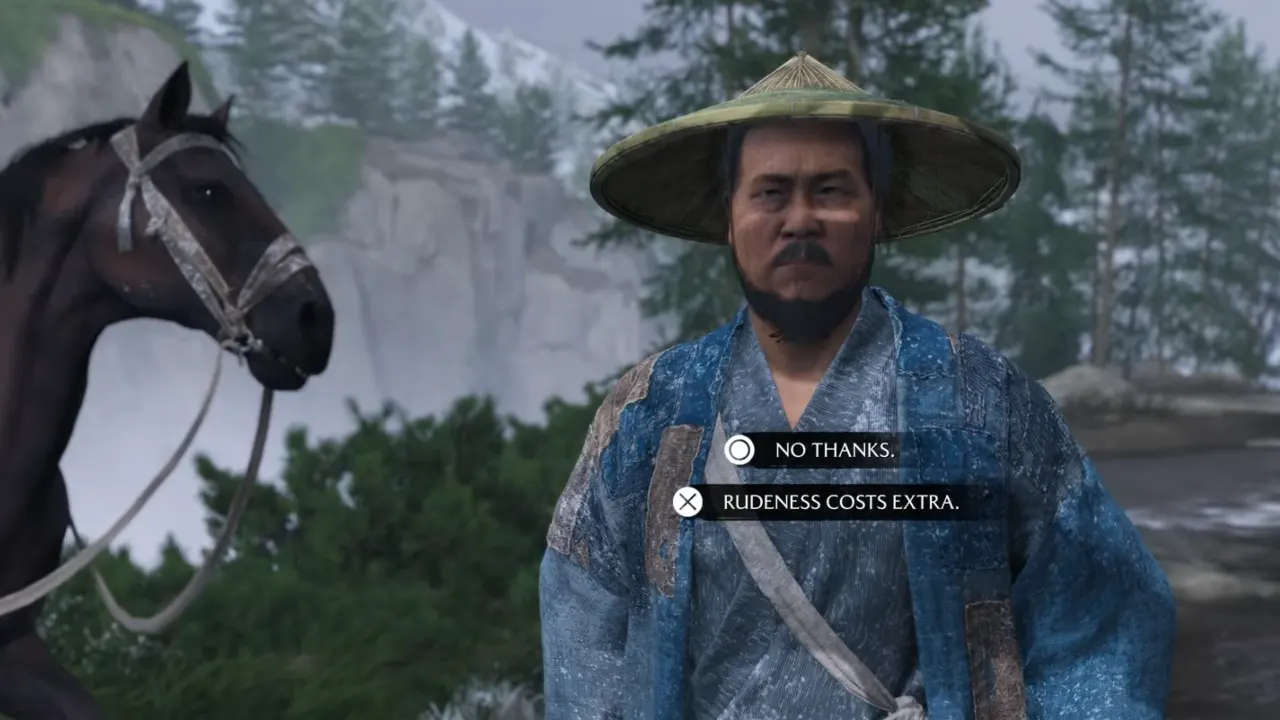Image resolution: width=1280 pixels, height=720 pixels.
Task: Select the "Rudeness costs extra." response
Action: (839, 502)
